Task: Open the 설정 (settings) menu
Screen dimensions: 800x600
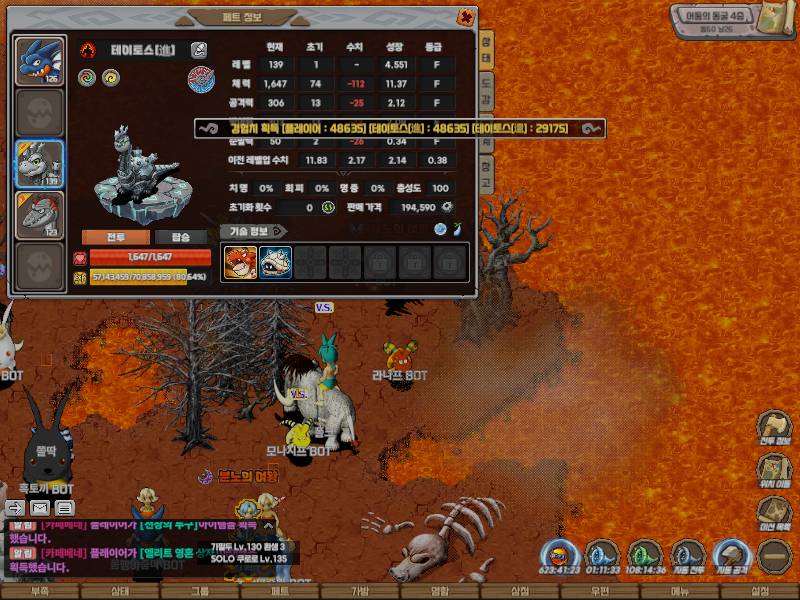Action: coord(760,591)
